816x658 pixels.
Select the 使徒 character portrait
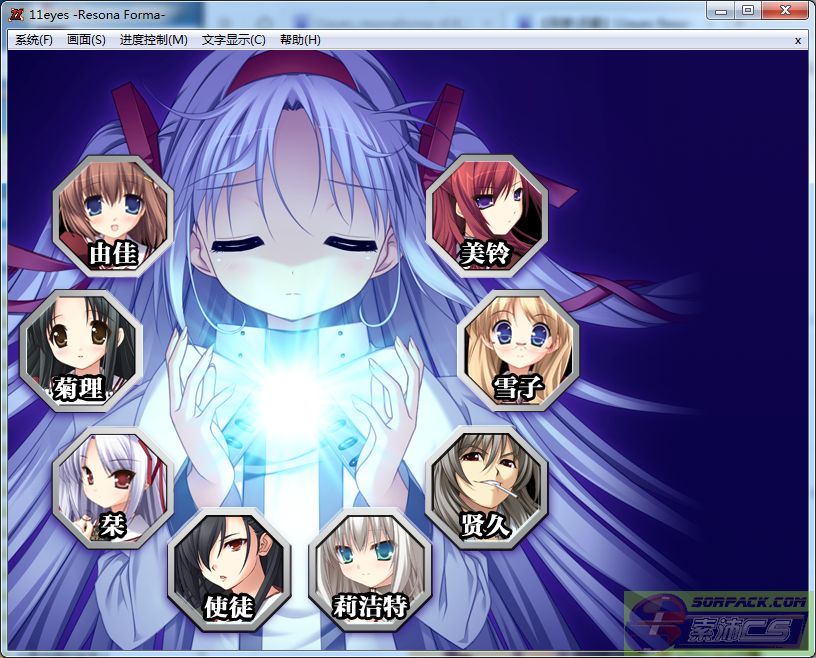230,567
